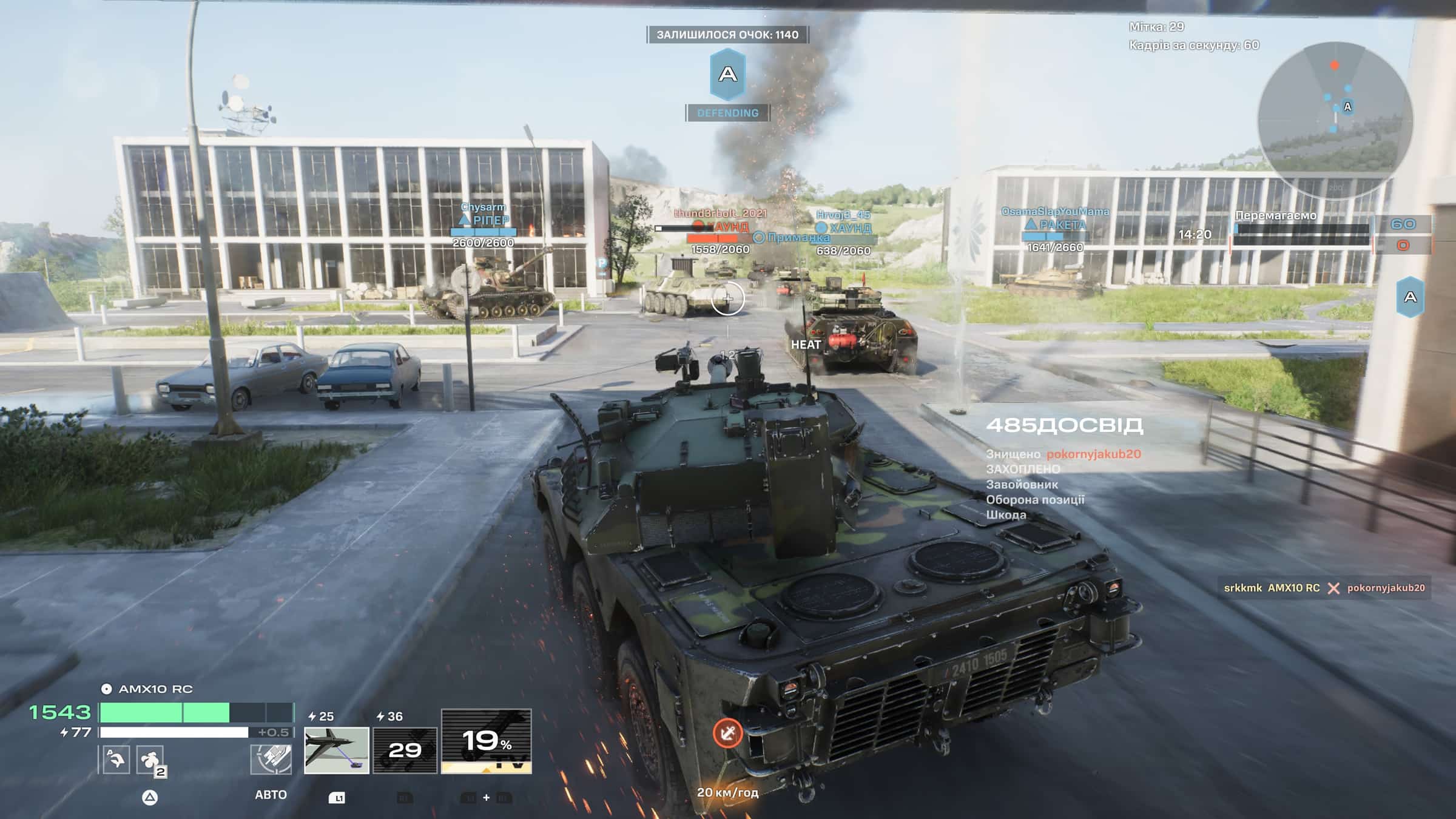Screen dimensions: 1456x819
Task: Click the TV ability charging at 19%
Action: [486, 741]
